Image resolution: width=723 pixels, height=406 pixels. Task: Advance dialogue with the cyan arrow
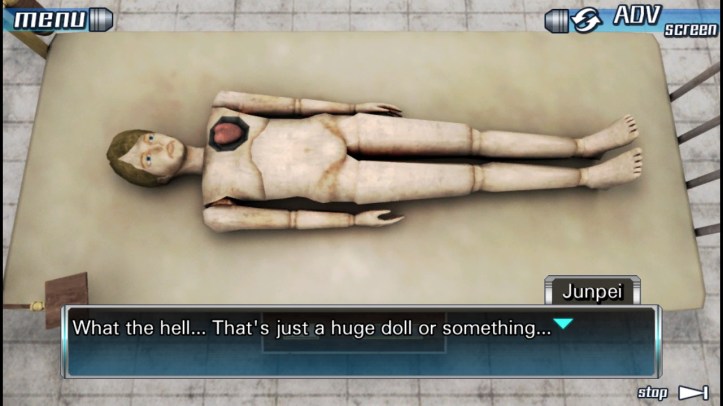tap(563, 324)
